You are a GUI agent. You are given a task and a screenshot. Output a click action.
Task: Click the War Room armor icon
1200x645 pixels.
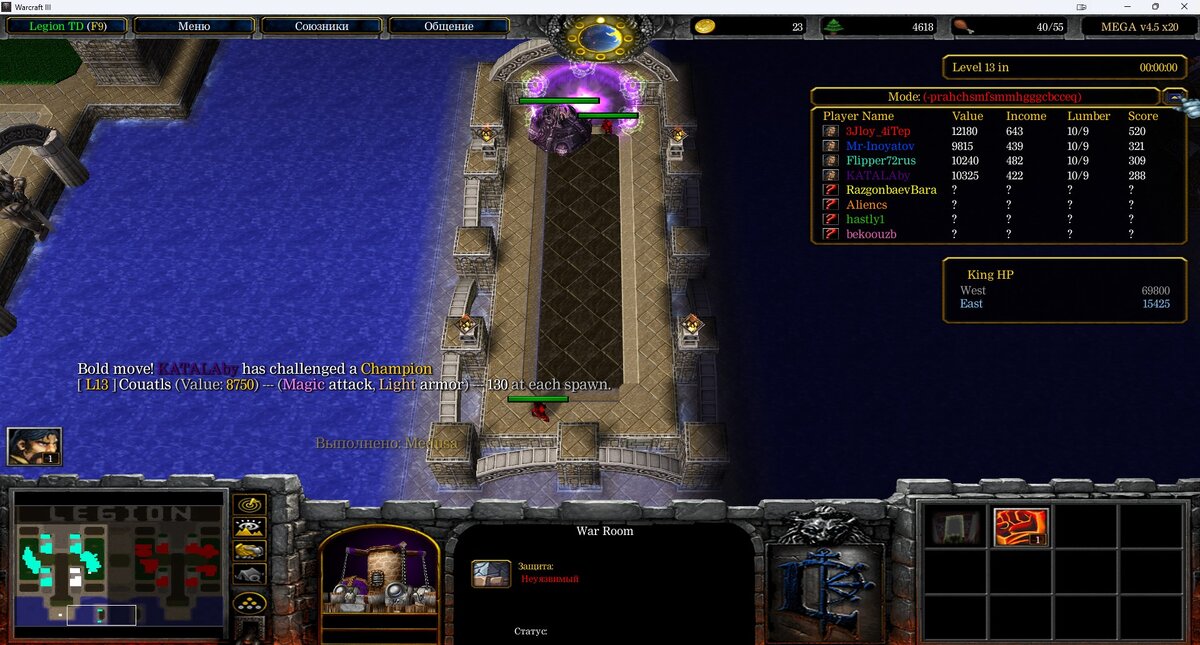[492, 573]
